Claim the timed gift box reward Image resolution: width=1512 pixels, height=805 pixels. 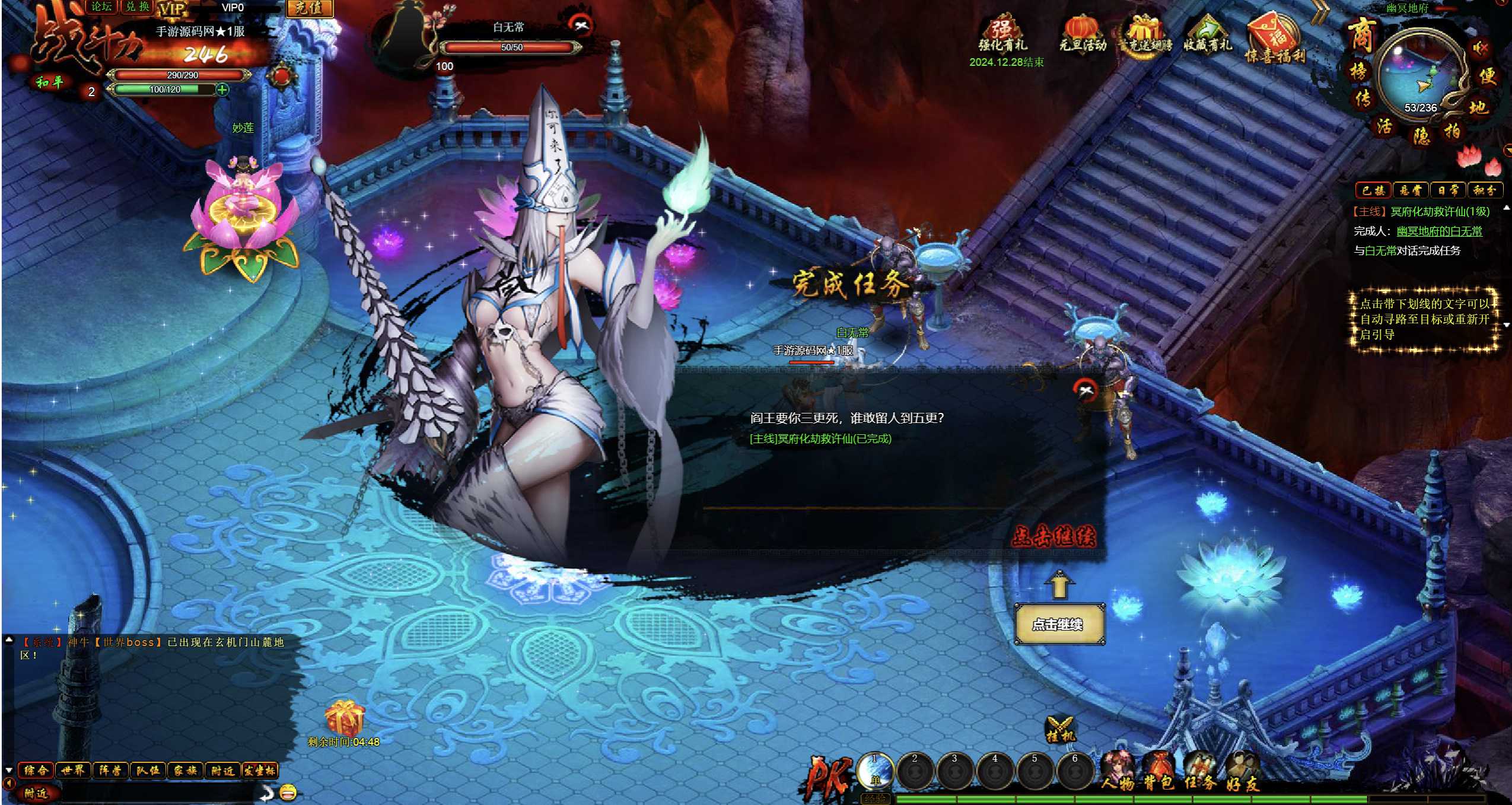[343, 718]
